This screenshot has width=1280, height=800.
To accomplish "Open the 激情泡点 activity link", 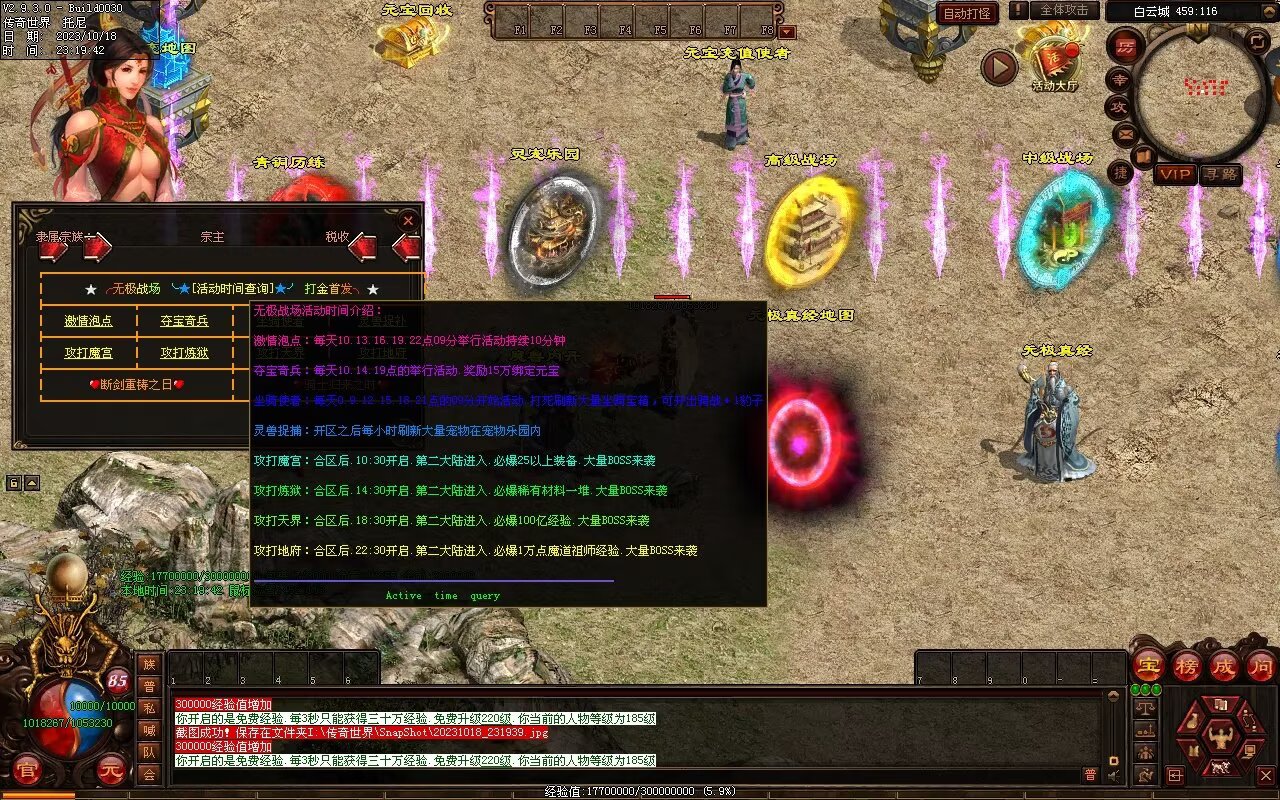I will click(x=88, y=321).
